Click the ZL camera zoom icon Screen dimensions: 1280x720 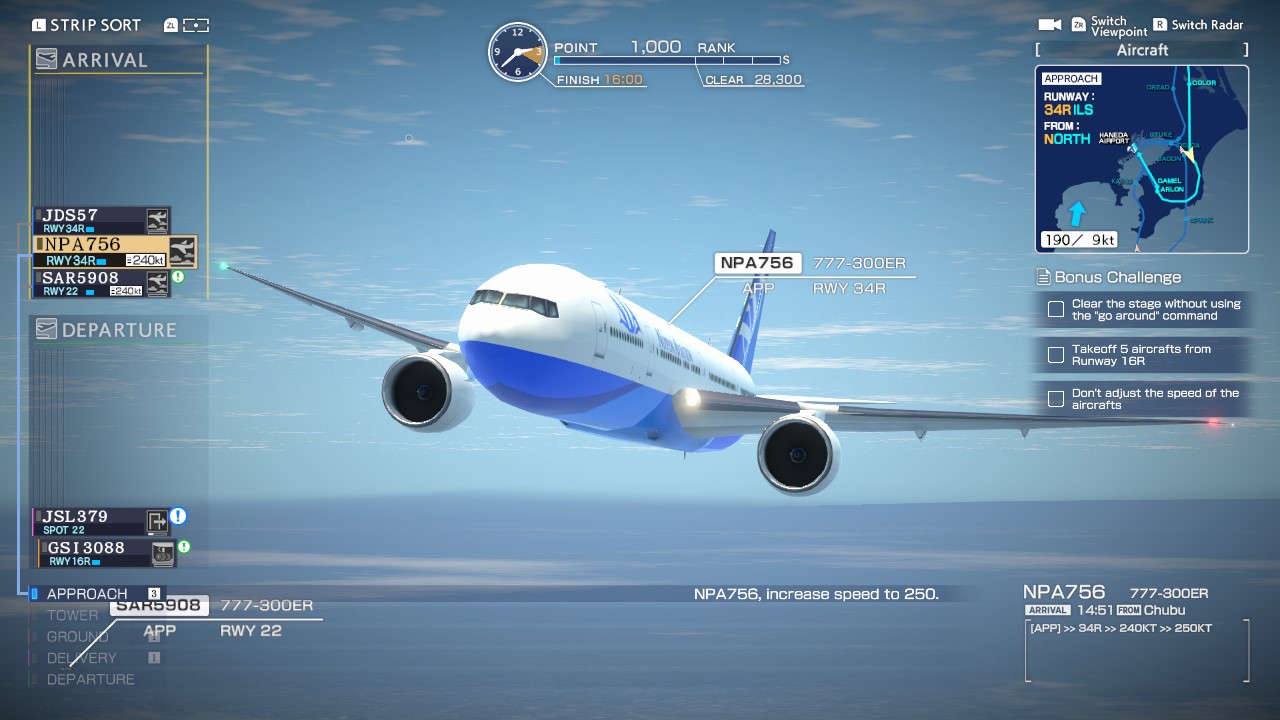[x=170, y=25]
